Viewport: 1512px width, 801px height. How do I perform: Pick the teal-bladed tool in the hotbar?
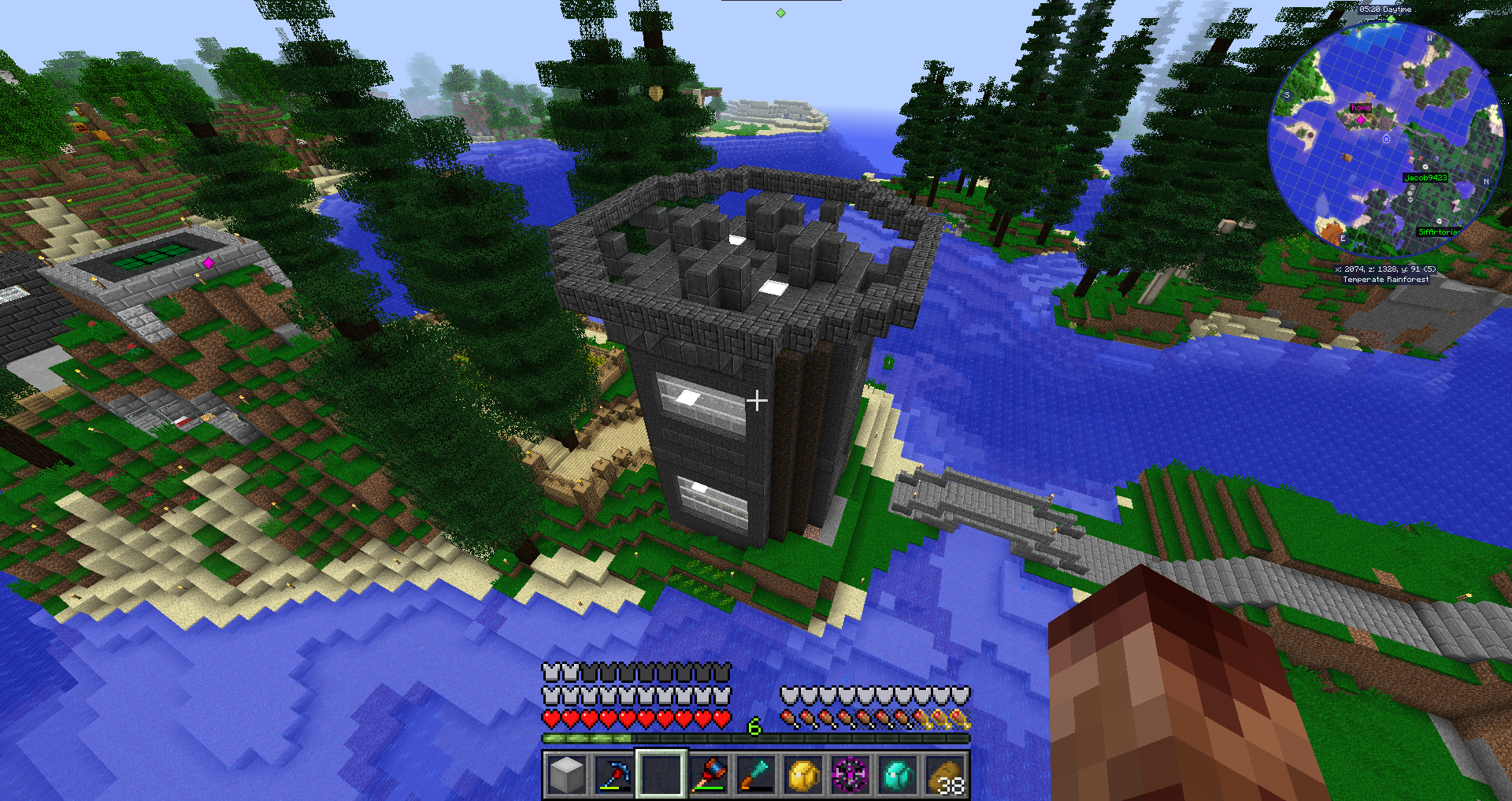[x=755, y=774]
